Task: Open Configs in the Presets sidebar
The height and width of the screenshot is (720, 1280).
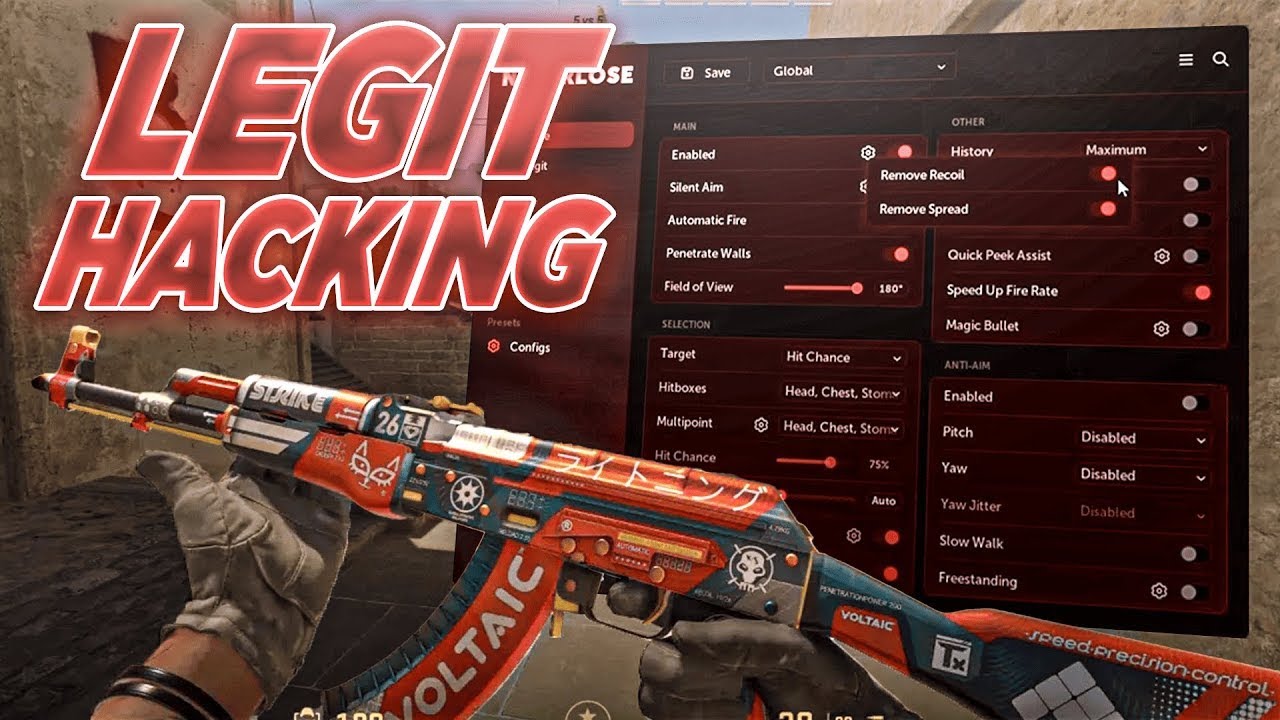Action: 529,347
